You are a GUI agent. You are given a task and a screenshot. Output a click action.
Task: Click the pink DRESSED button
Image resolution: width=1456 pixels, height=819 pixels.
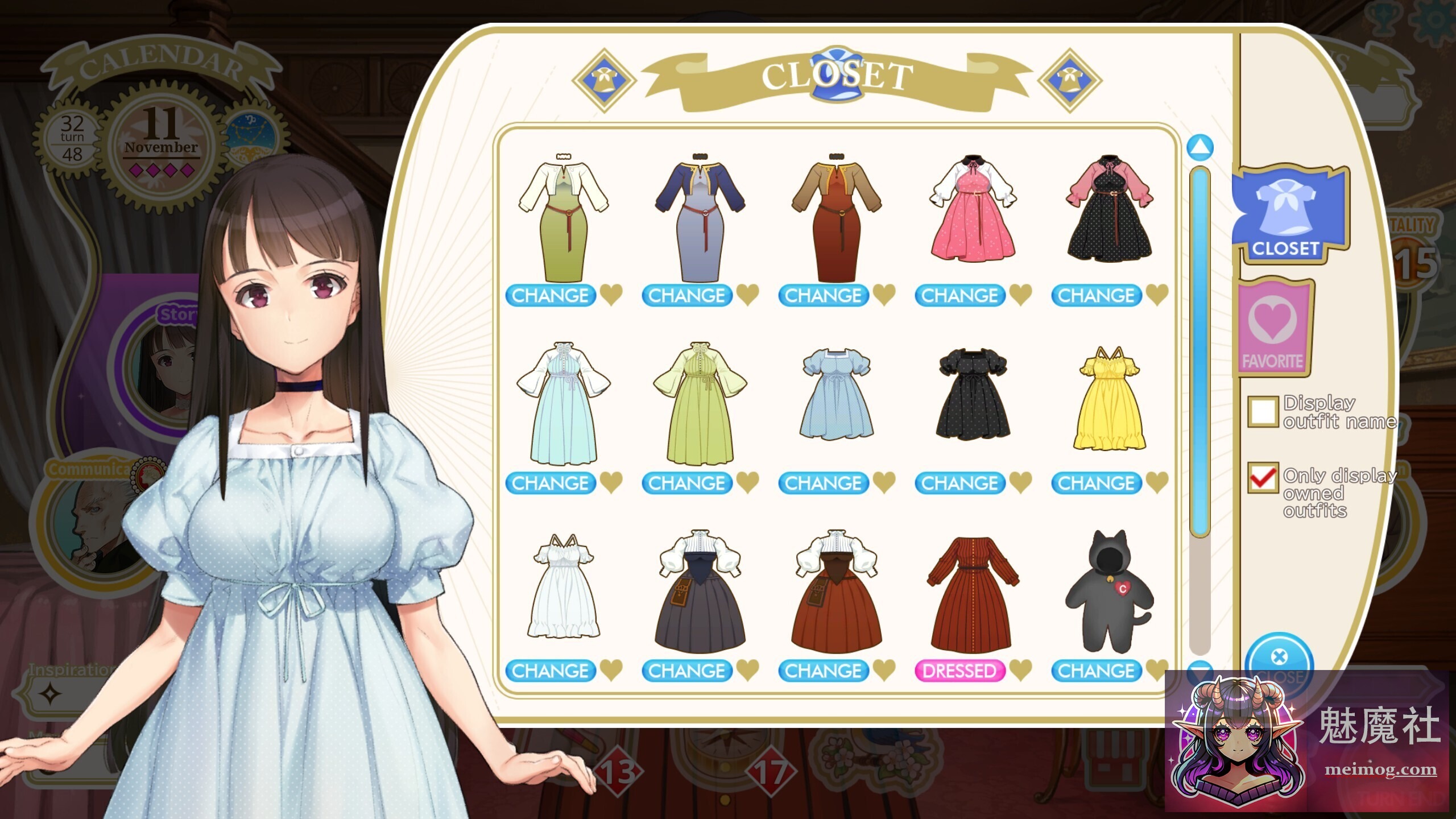961,671
